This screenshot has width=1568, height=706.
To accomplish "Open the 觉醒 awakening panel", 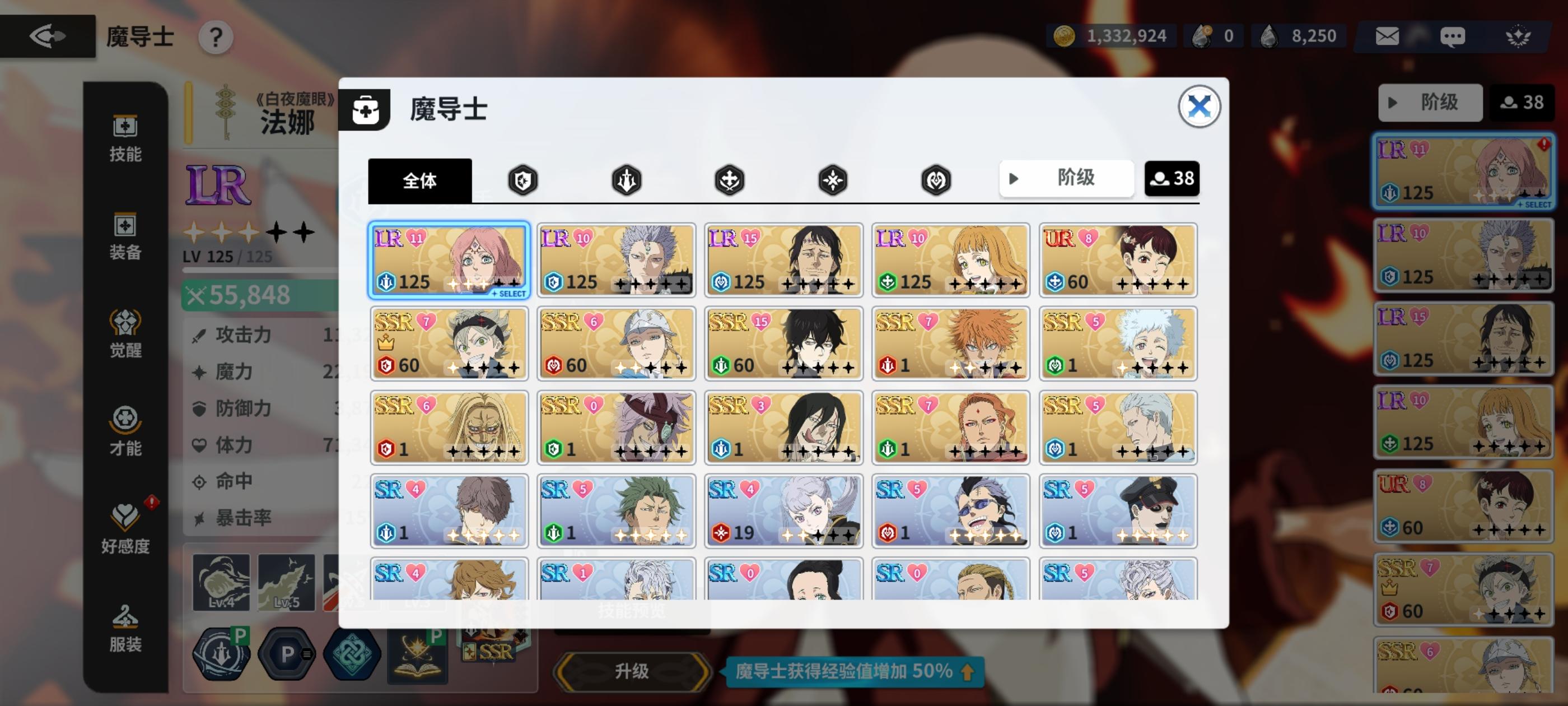I will coord(125,335).
